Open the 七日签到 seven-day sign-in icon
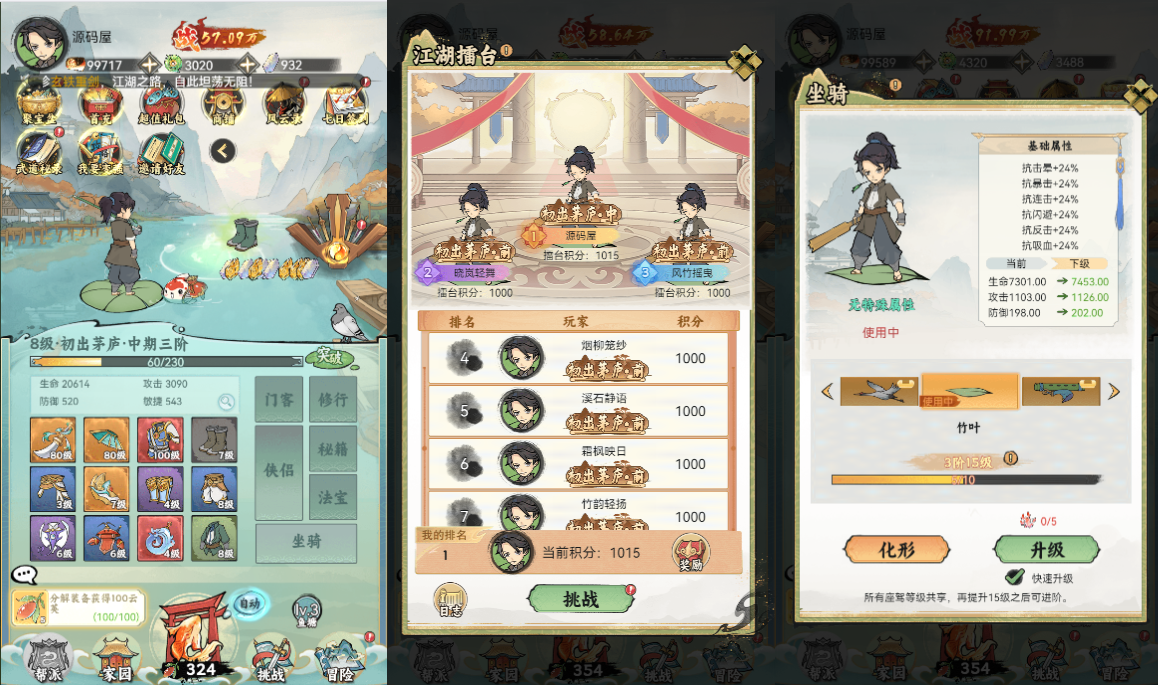 coord(346,104)
